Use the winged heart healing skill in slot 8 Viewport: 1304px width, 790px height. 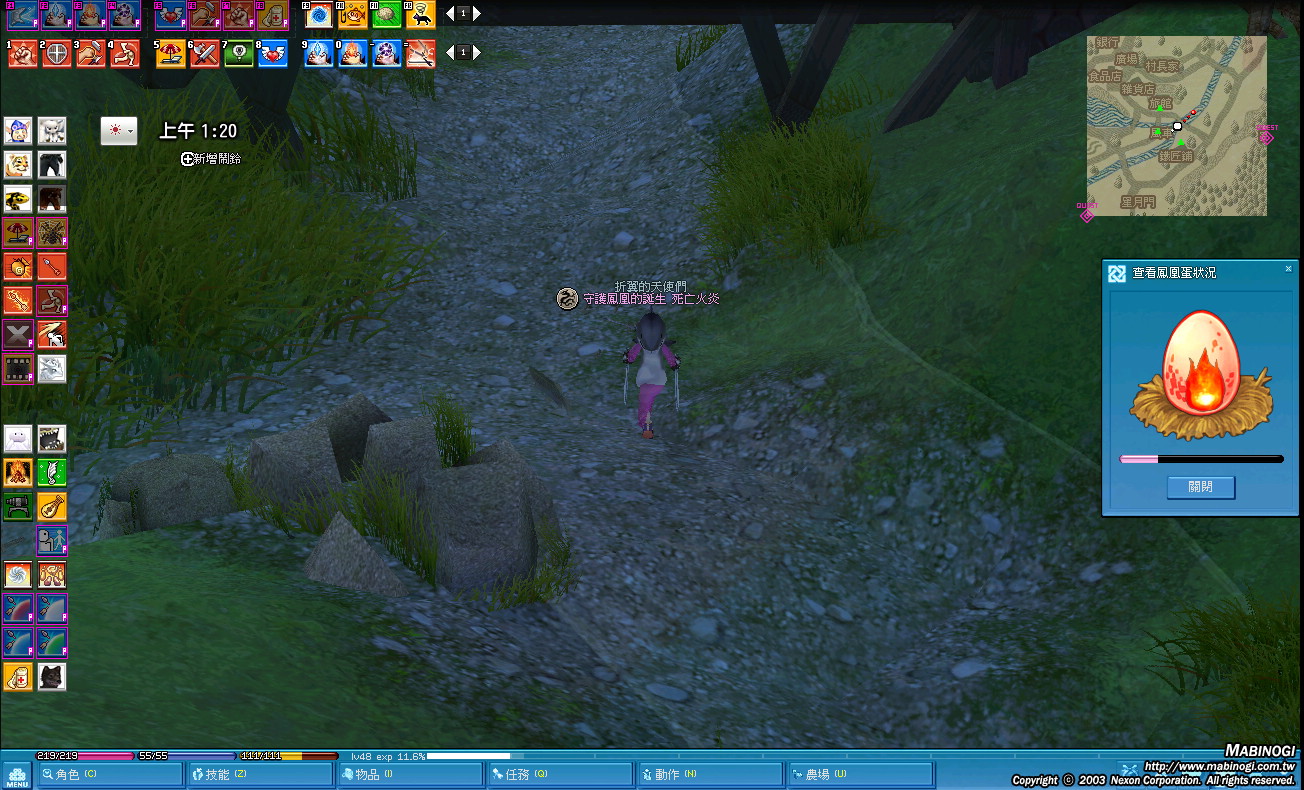(273, 54)
